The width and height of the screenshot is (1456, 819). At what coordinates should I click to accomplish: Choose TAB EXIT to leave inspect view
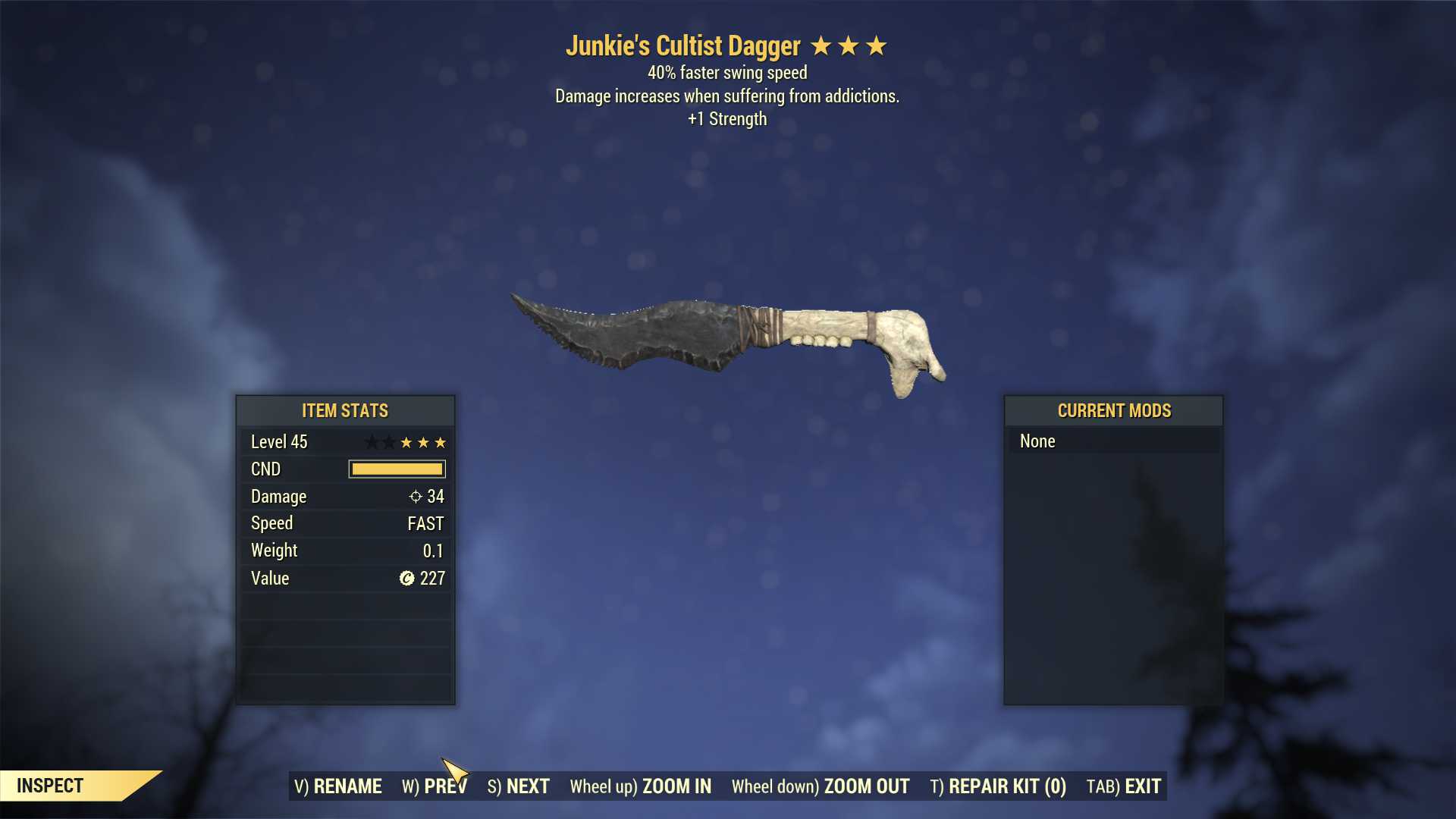click(x=1123, y=786)
